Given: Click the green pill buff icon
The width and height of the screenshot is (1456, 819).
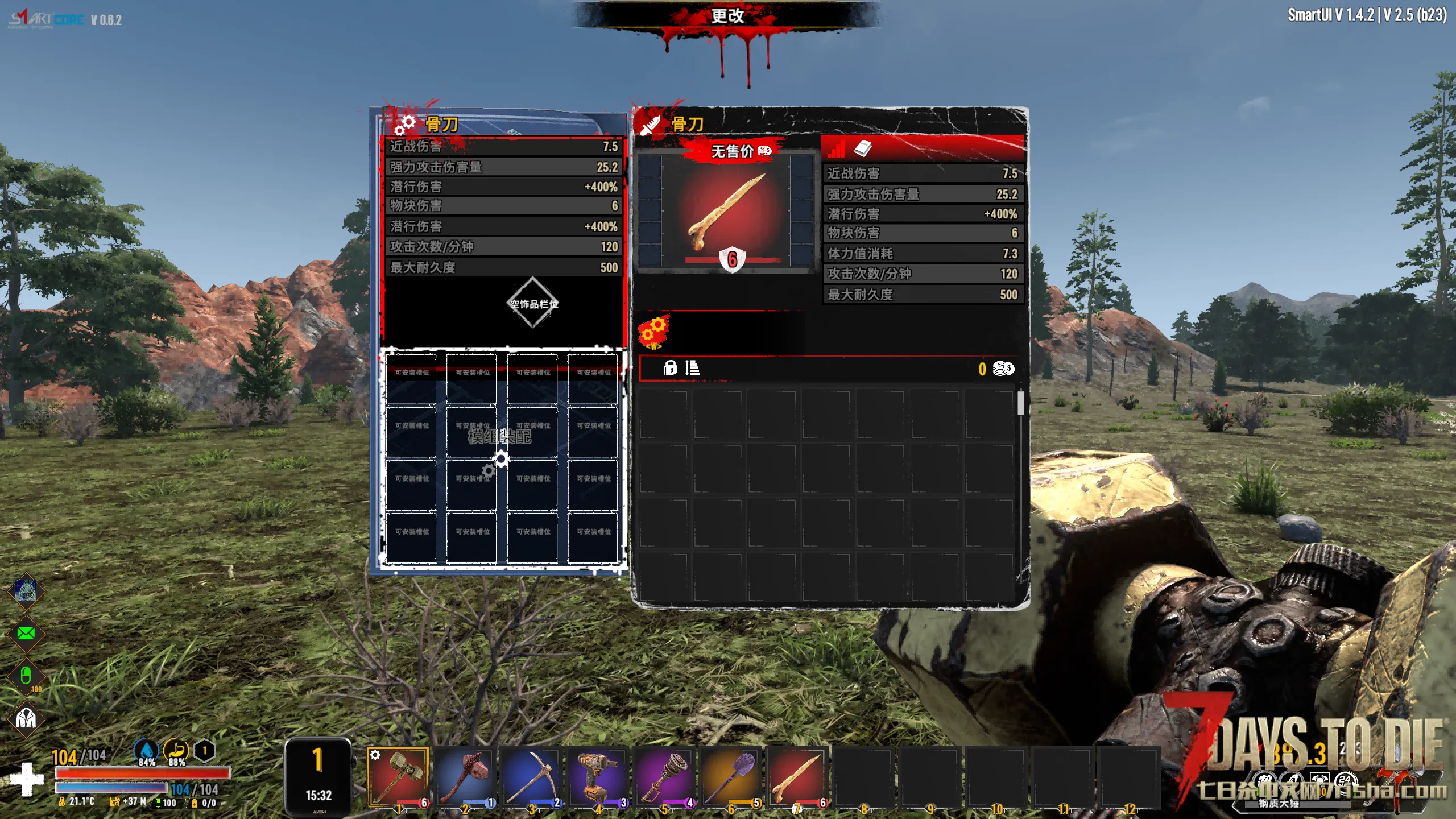Looking at the screenshot, I should [26, 676].
